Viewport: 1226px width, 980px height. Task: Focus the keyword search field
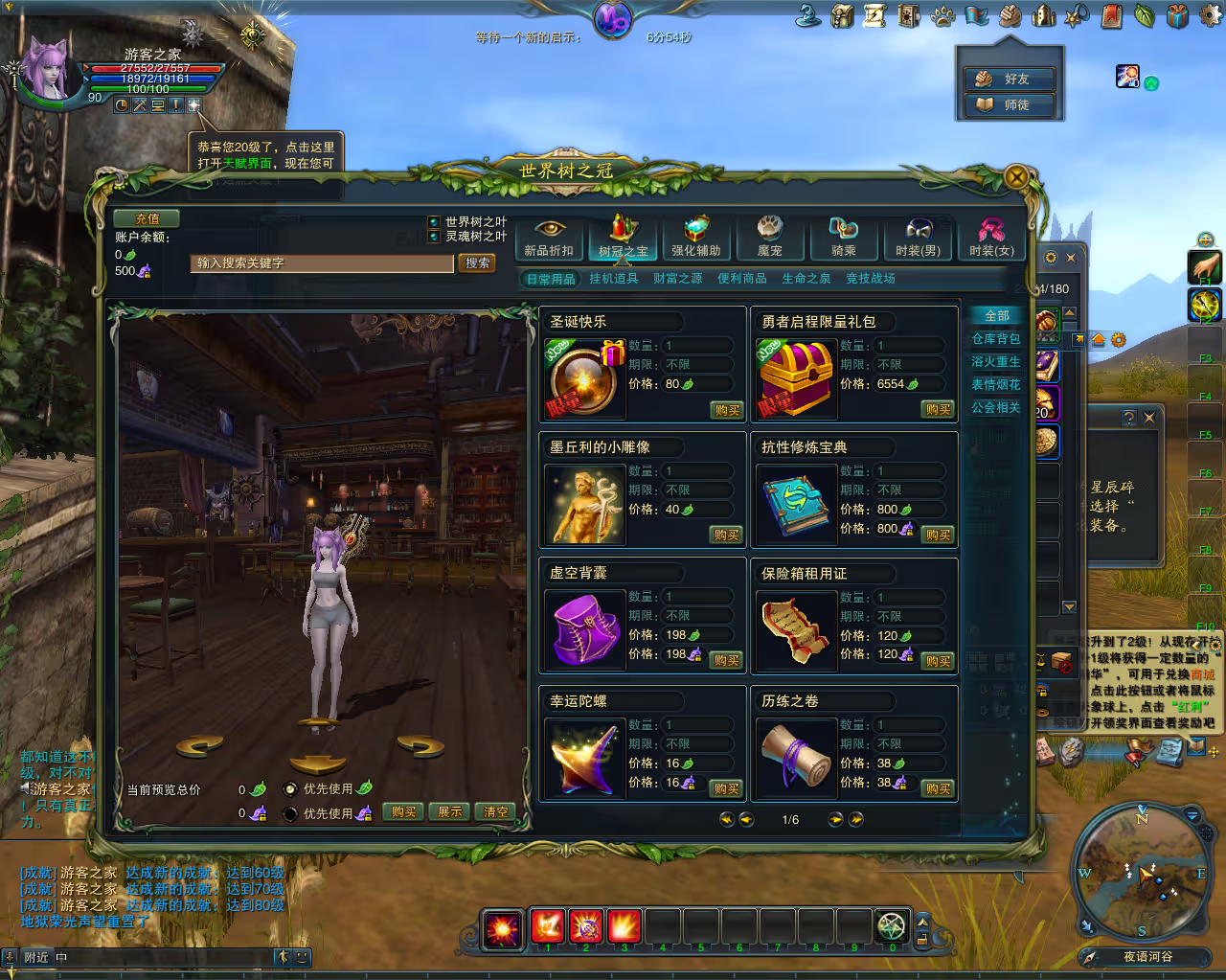tap(322, 262)
